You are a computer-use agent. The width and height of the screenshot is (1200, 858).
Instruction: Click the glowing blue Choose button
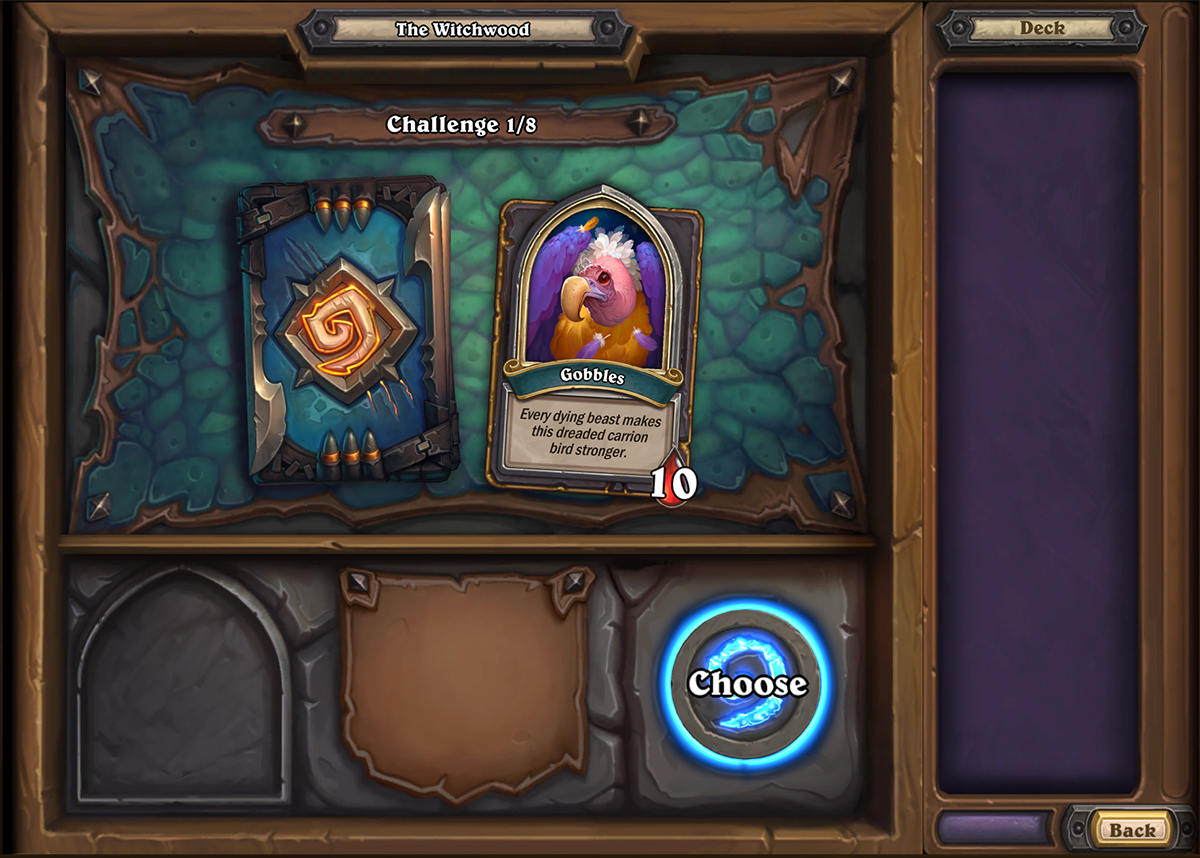point(746,684)
